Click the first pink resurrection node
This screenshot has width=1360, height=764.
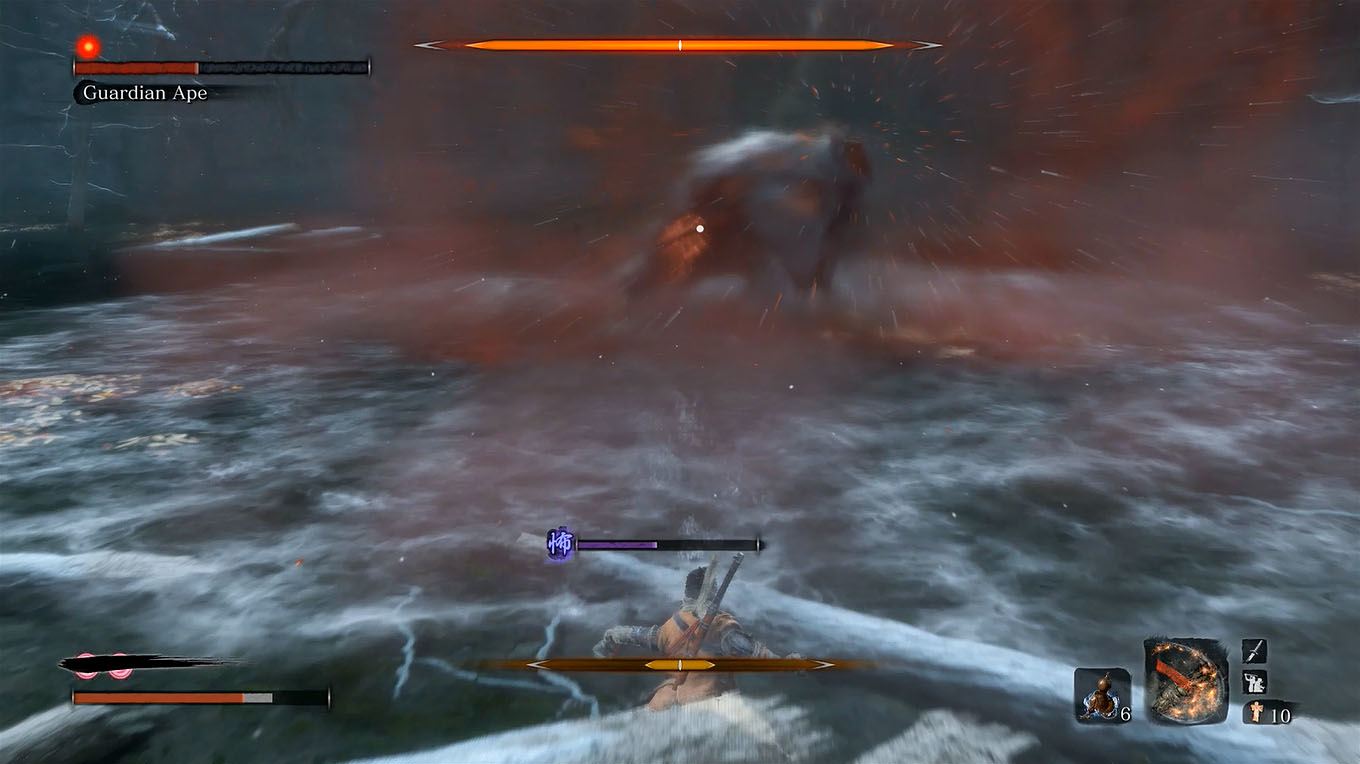pyautogui.click(x=86, y=664)
